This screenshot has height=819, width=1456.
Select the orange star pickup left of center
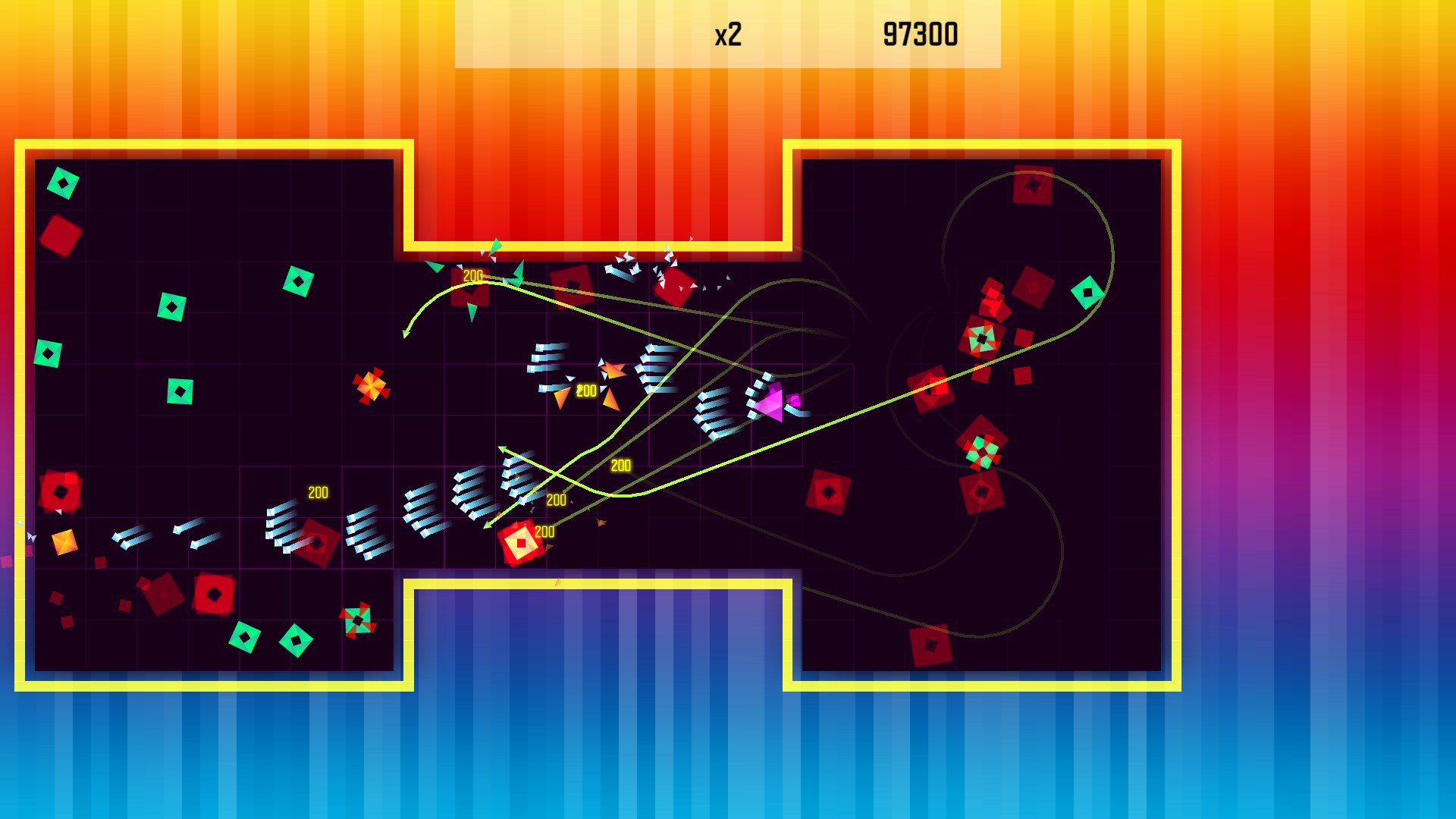coord(370,387)
